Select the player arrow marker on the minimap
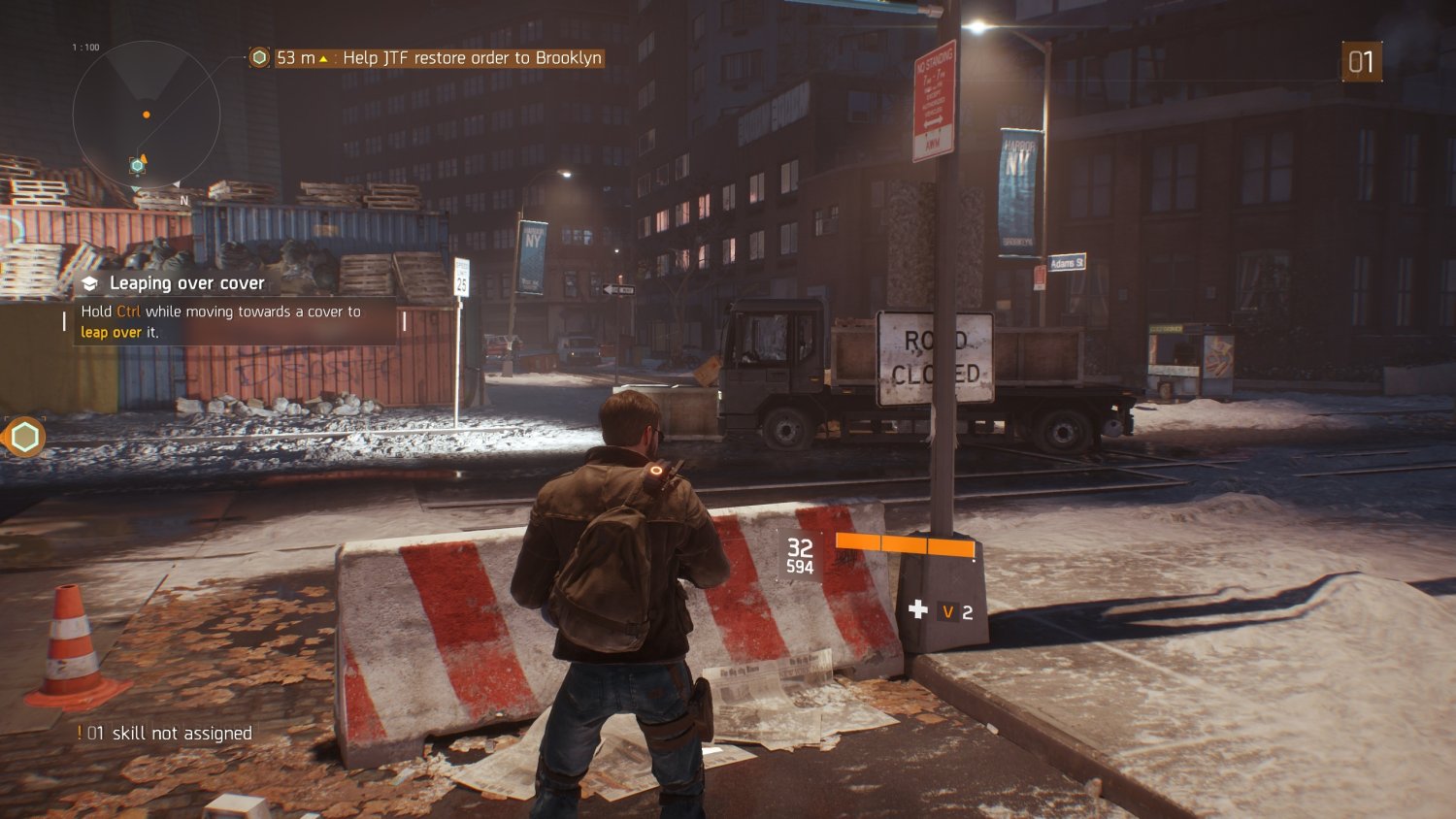Screen dimensions: 1456x819 tap(145, 157)
